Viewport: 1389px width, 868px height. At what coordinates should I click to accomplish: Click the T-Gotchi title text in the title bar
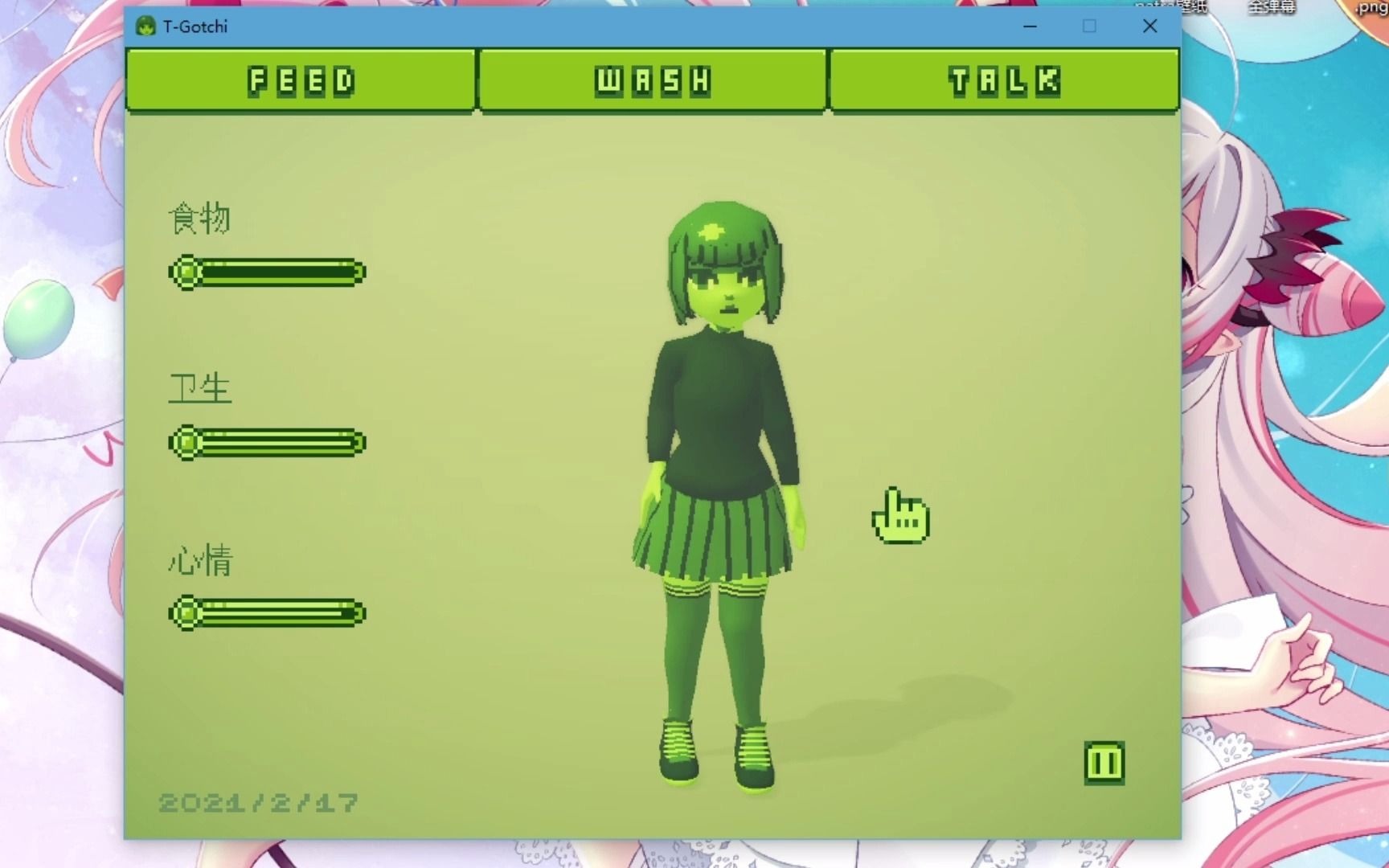pyautogui.click(x=195, y=26)
